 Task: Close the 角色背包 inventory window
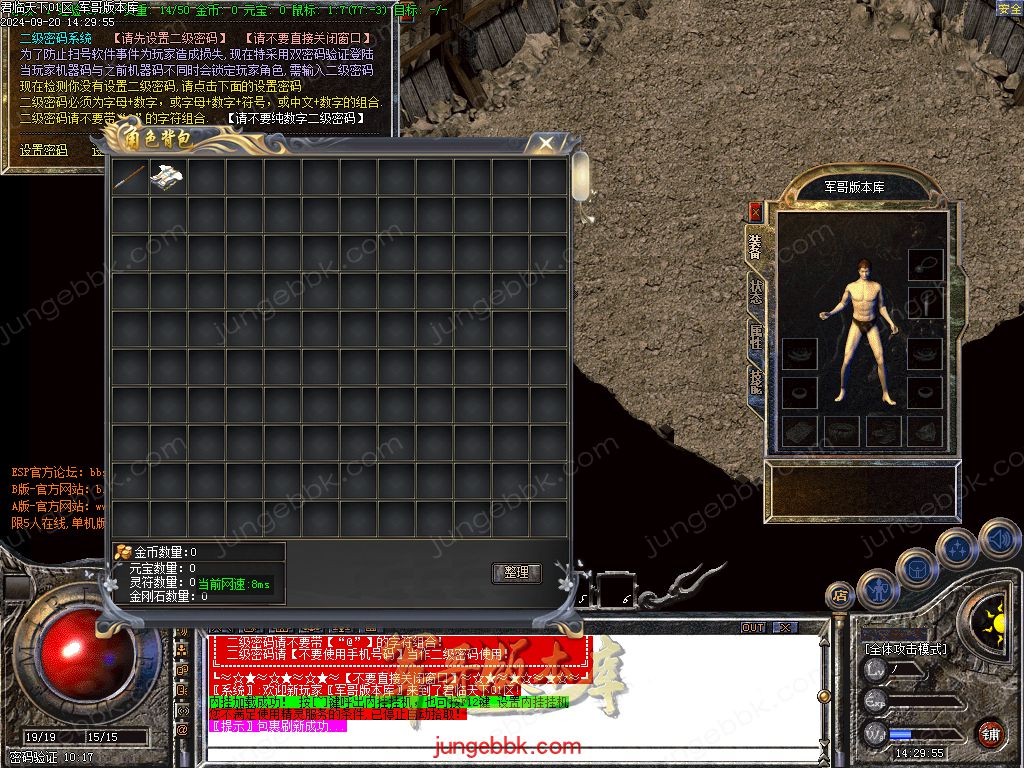(545, 144)
